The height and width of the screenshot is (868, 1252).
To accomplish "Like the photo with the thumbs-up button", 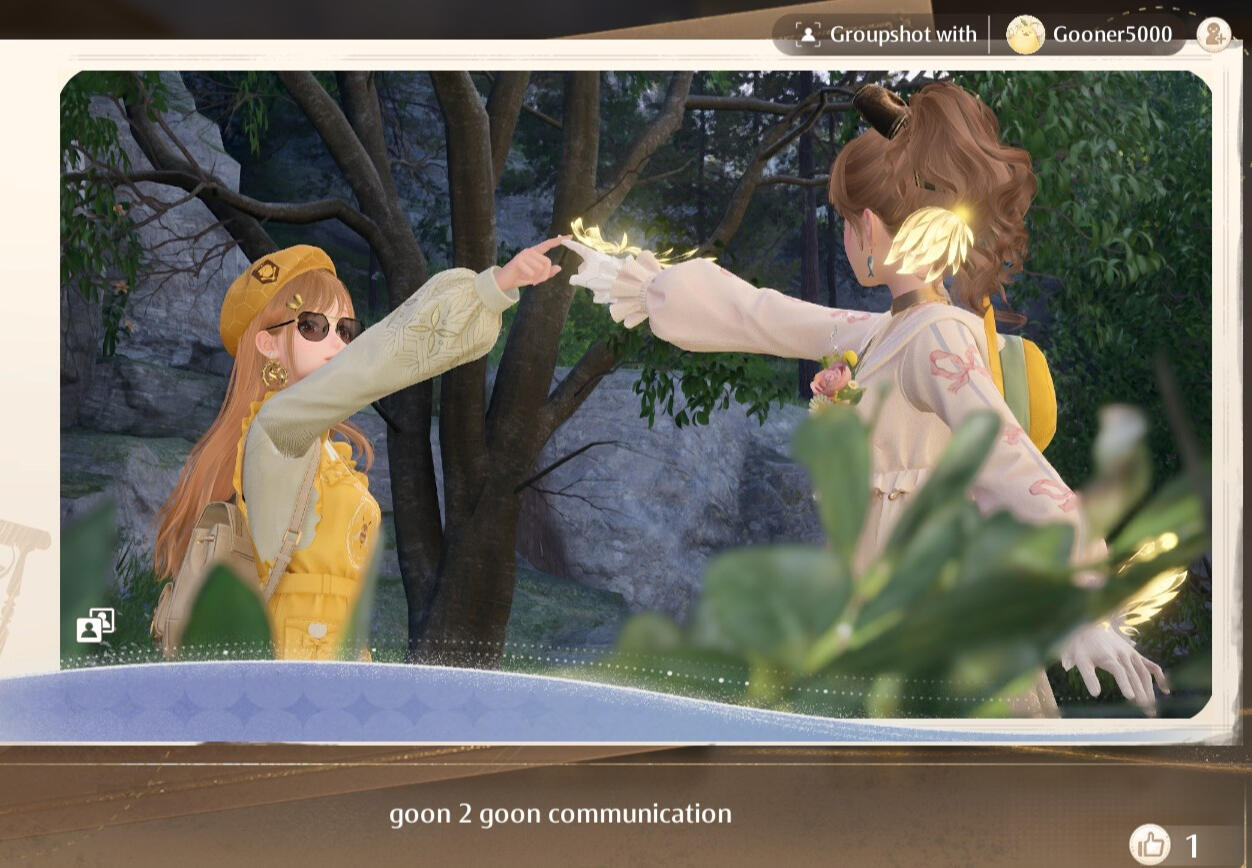I will (x=1150, y=845).
